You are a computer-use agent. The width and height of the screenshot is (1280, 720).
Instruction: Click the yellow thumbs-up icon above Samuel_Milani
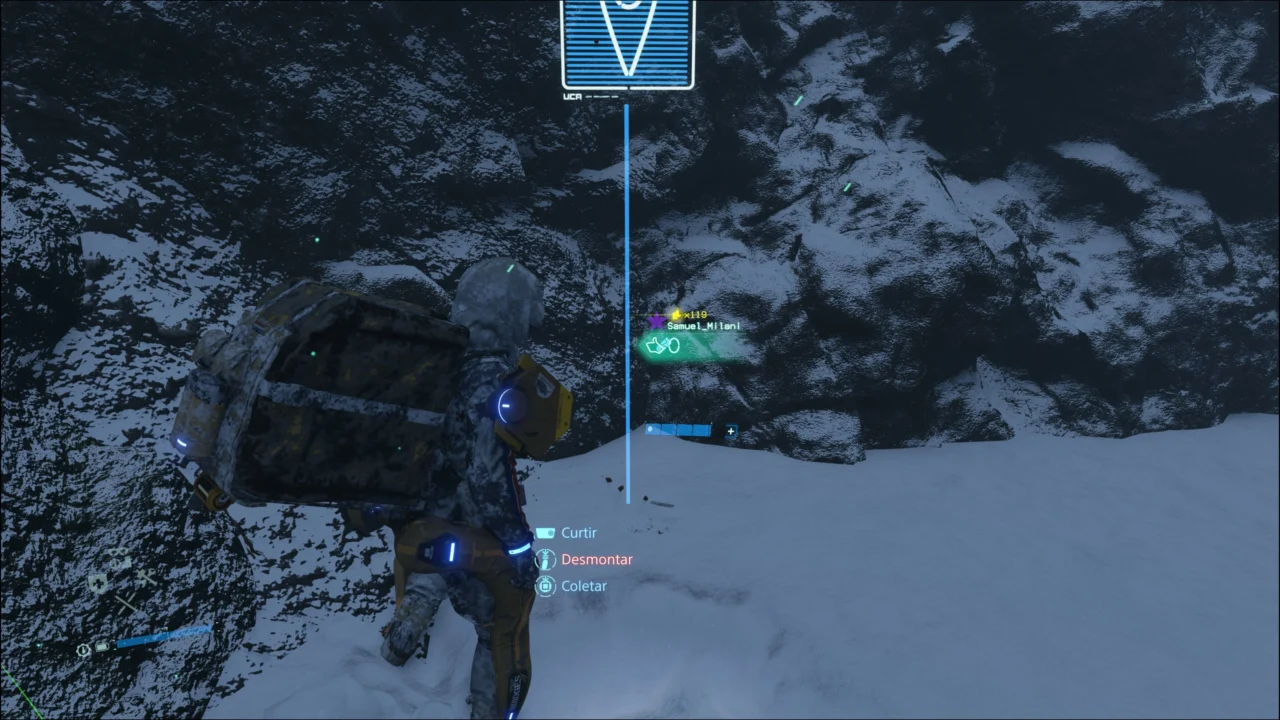point(676,315)
